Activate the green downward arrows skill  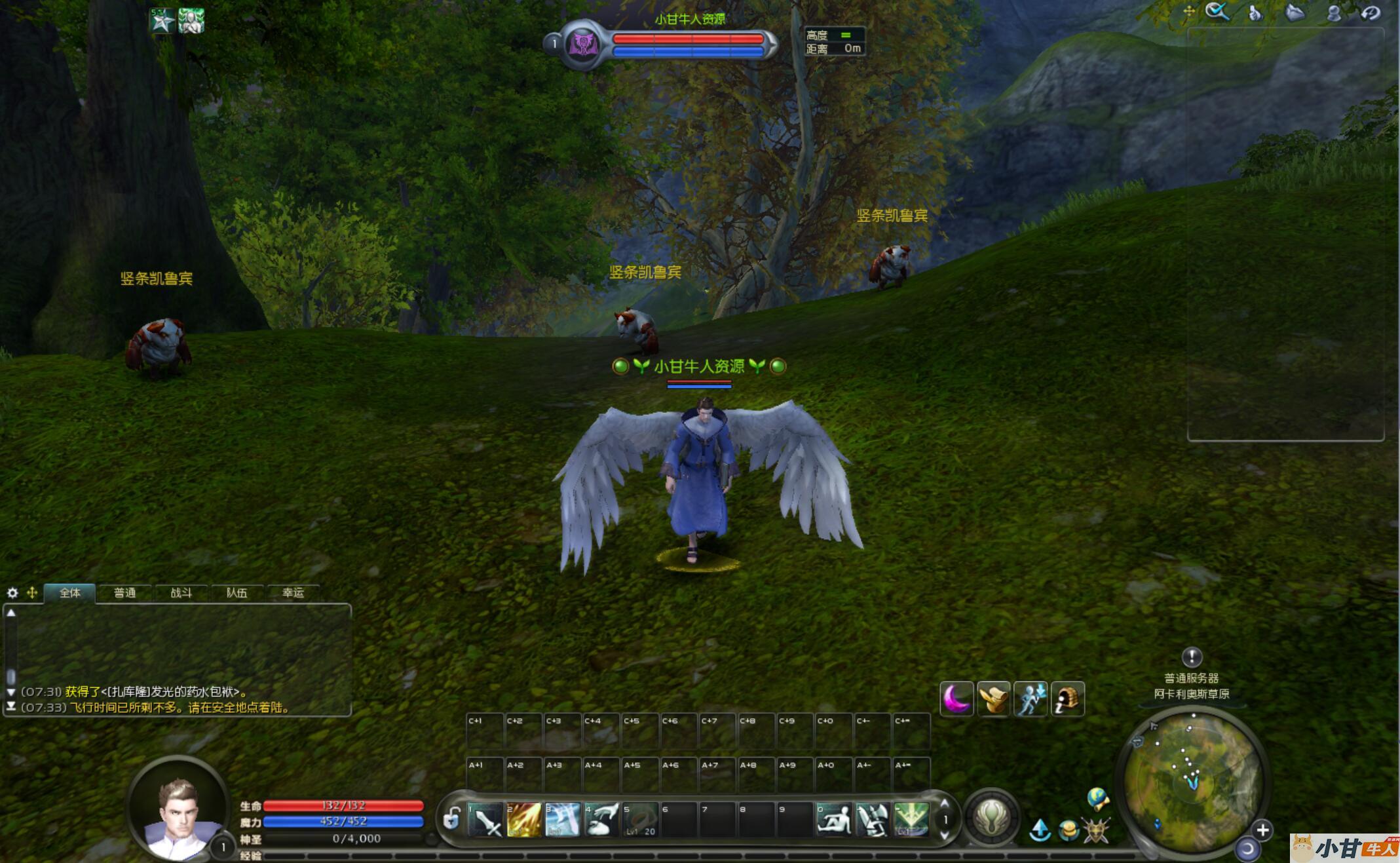(x=911, y=820)
